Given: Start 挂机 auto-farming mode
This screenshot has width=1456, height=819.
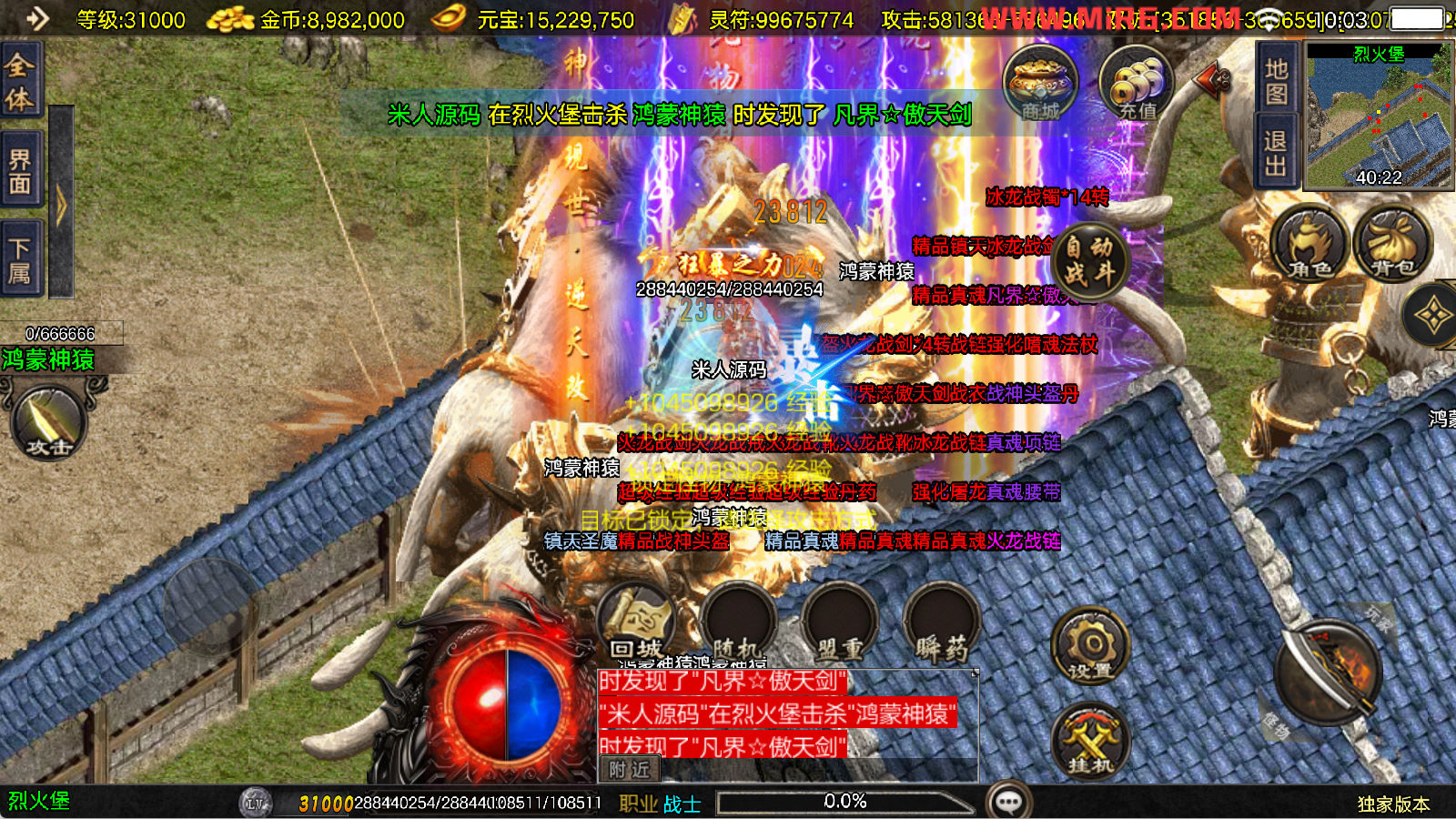Looking at the screenshot, I should [1090, 742].
